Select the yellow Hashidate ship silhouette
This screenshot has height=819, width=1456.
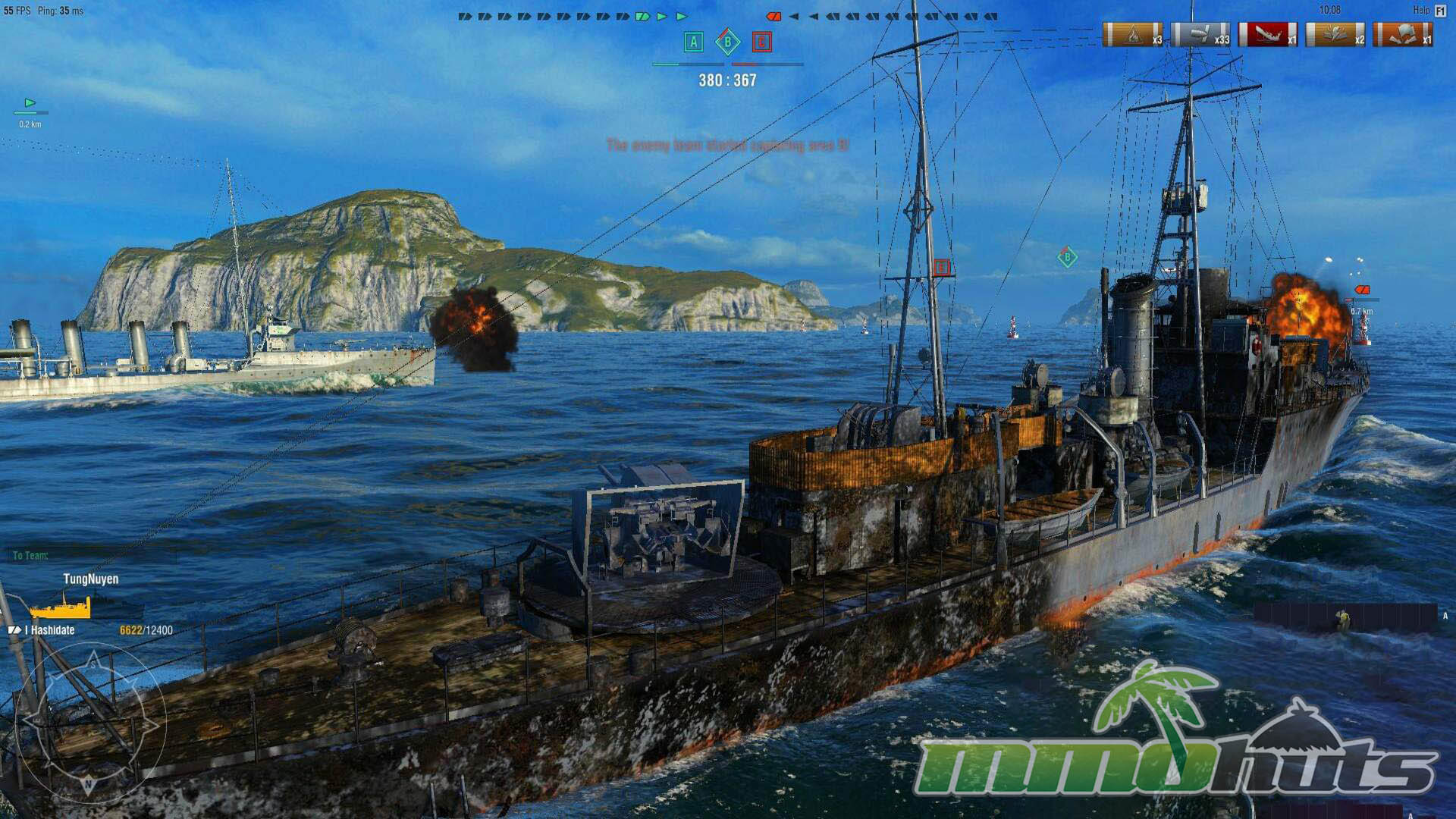61,607
